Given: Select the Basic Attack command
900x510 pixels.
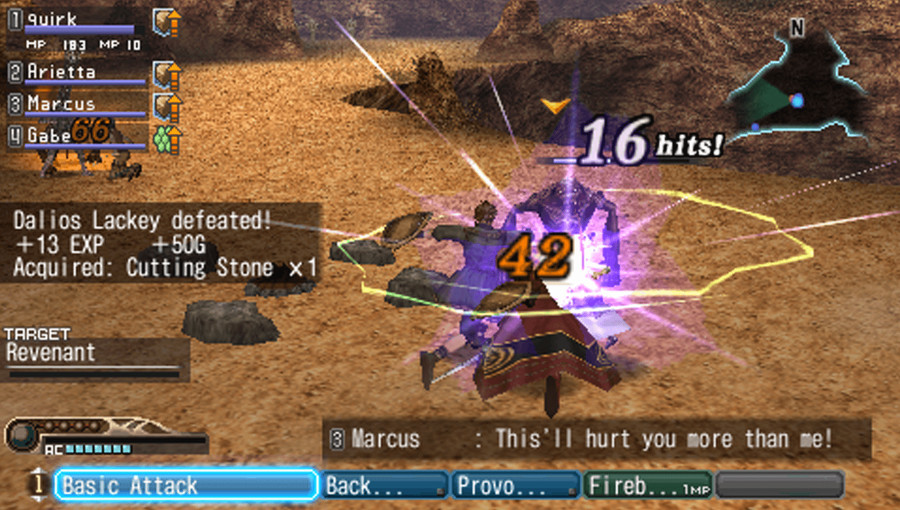Looking at the screenshot, I should pos(186,486).
